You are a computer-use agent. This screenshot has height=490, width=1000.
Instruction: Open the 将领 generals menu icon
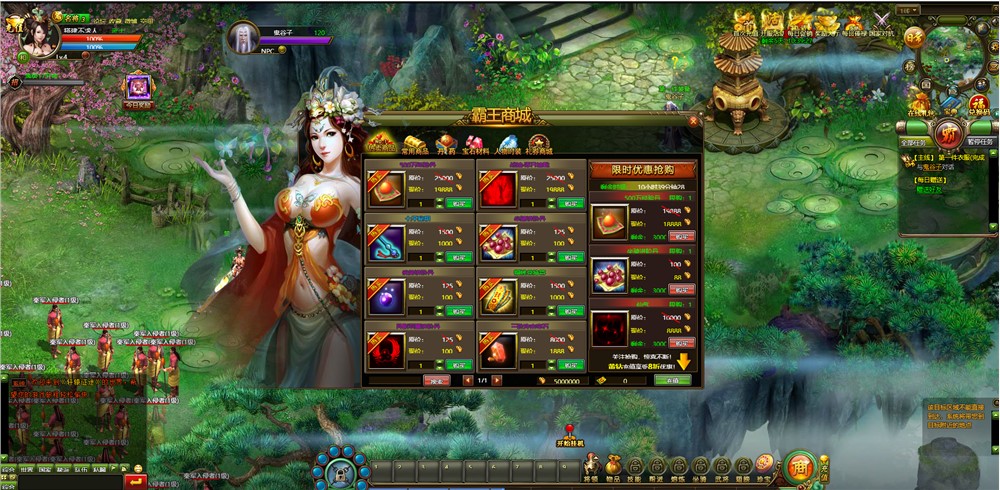point(592,467)
